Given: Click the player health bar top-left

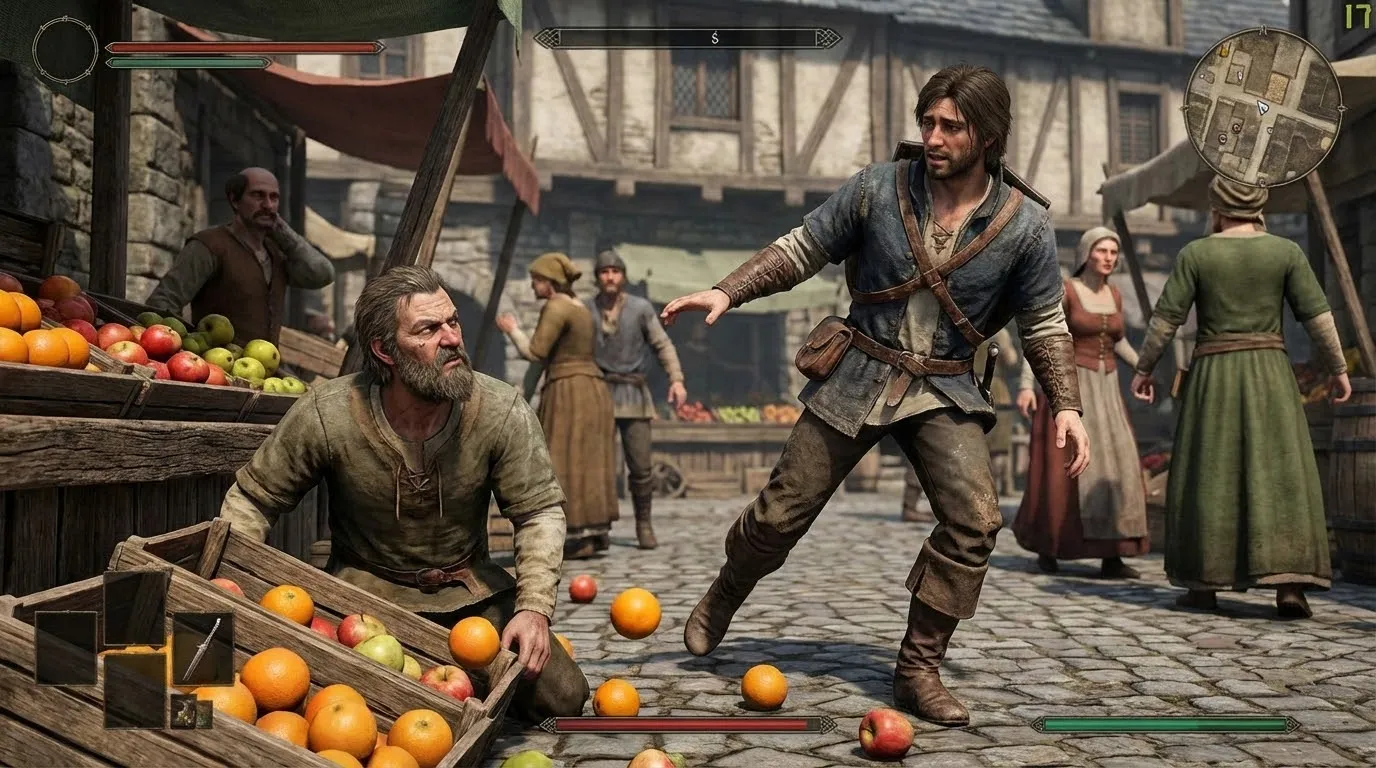Looking at the screenshot, I should click(243, 45).
